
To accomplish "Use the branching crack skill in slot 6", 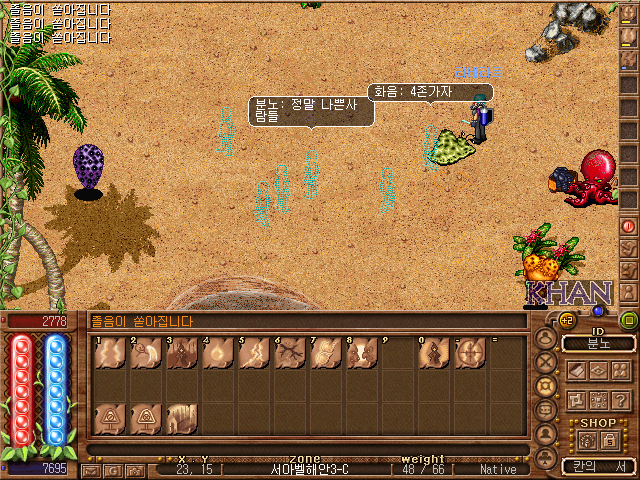I will coord(288,354).
